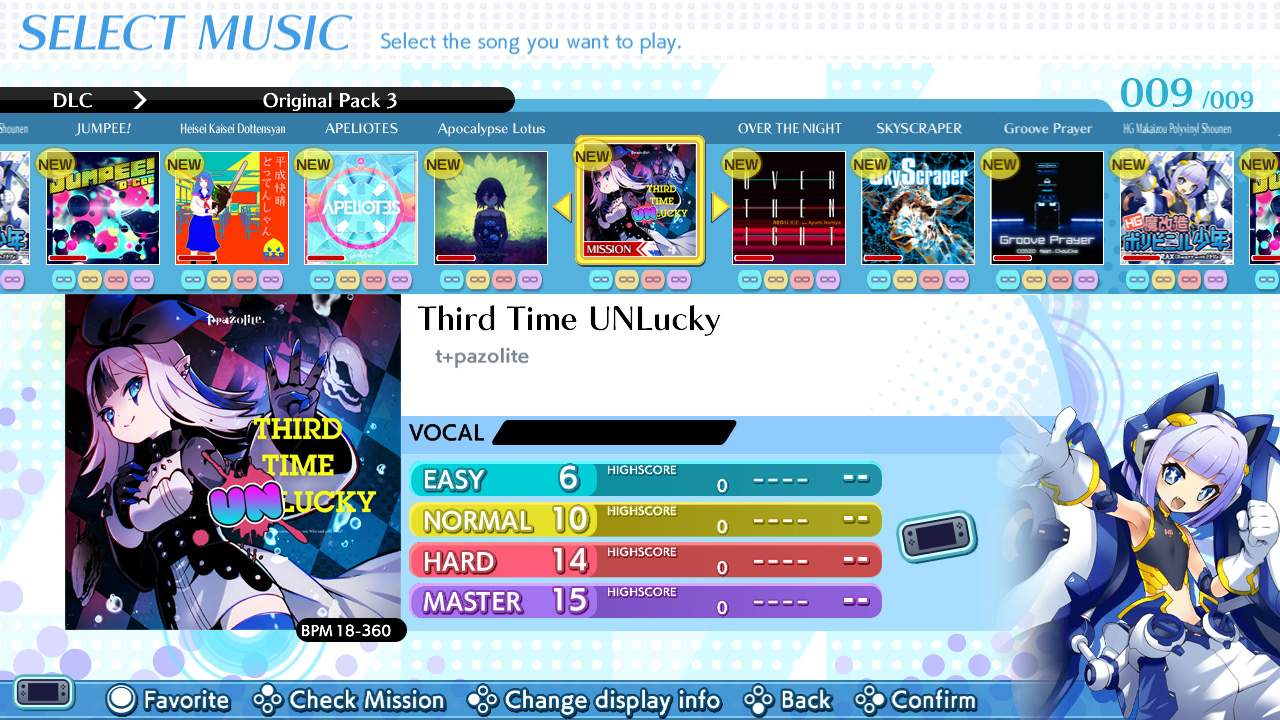Expand the DLC category arrow

[140, 100]
